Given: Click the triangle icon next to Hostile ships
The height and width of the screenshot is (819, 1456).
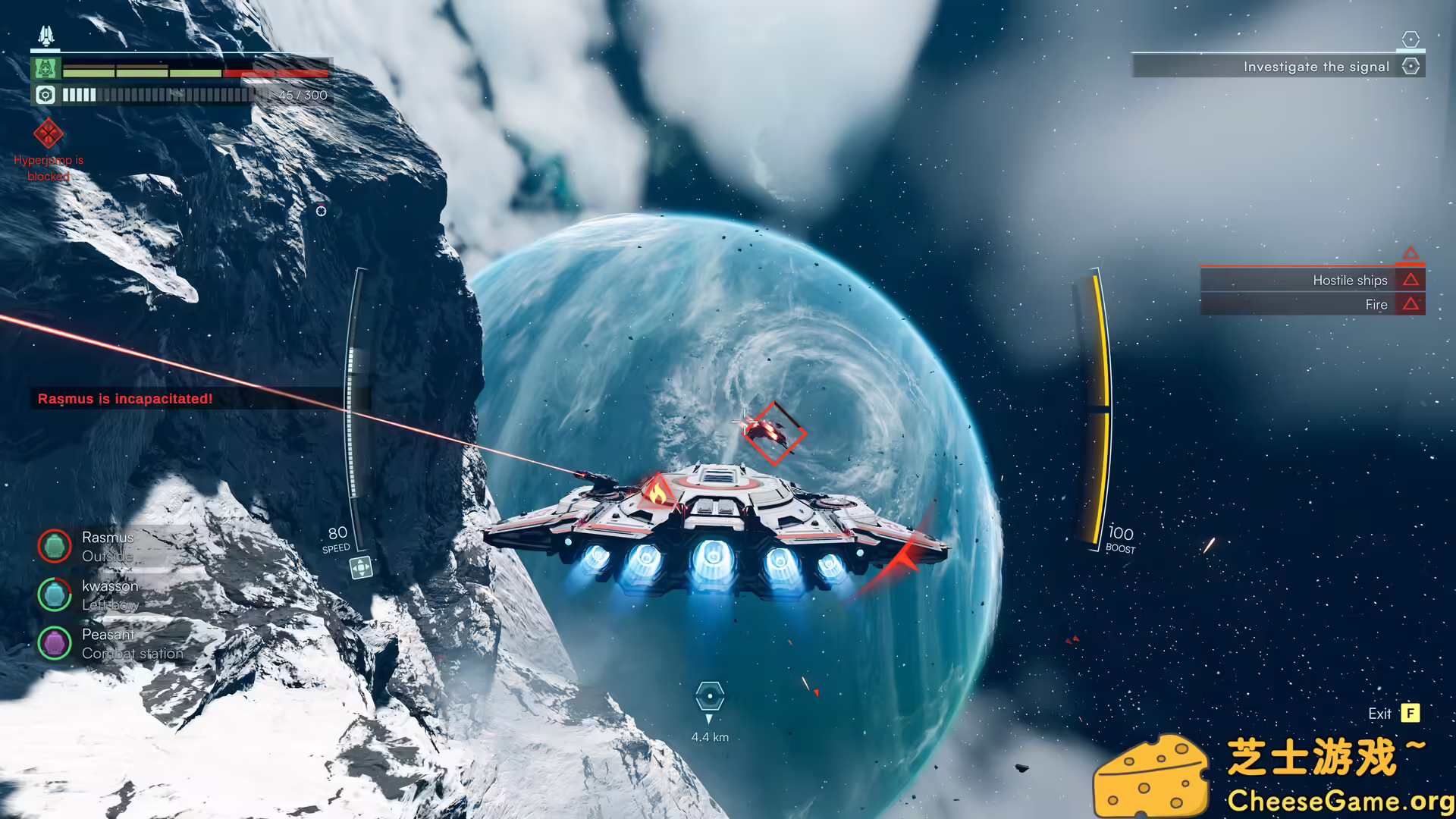Looking at the screenshot, I should 1410,280.
